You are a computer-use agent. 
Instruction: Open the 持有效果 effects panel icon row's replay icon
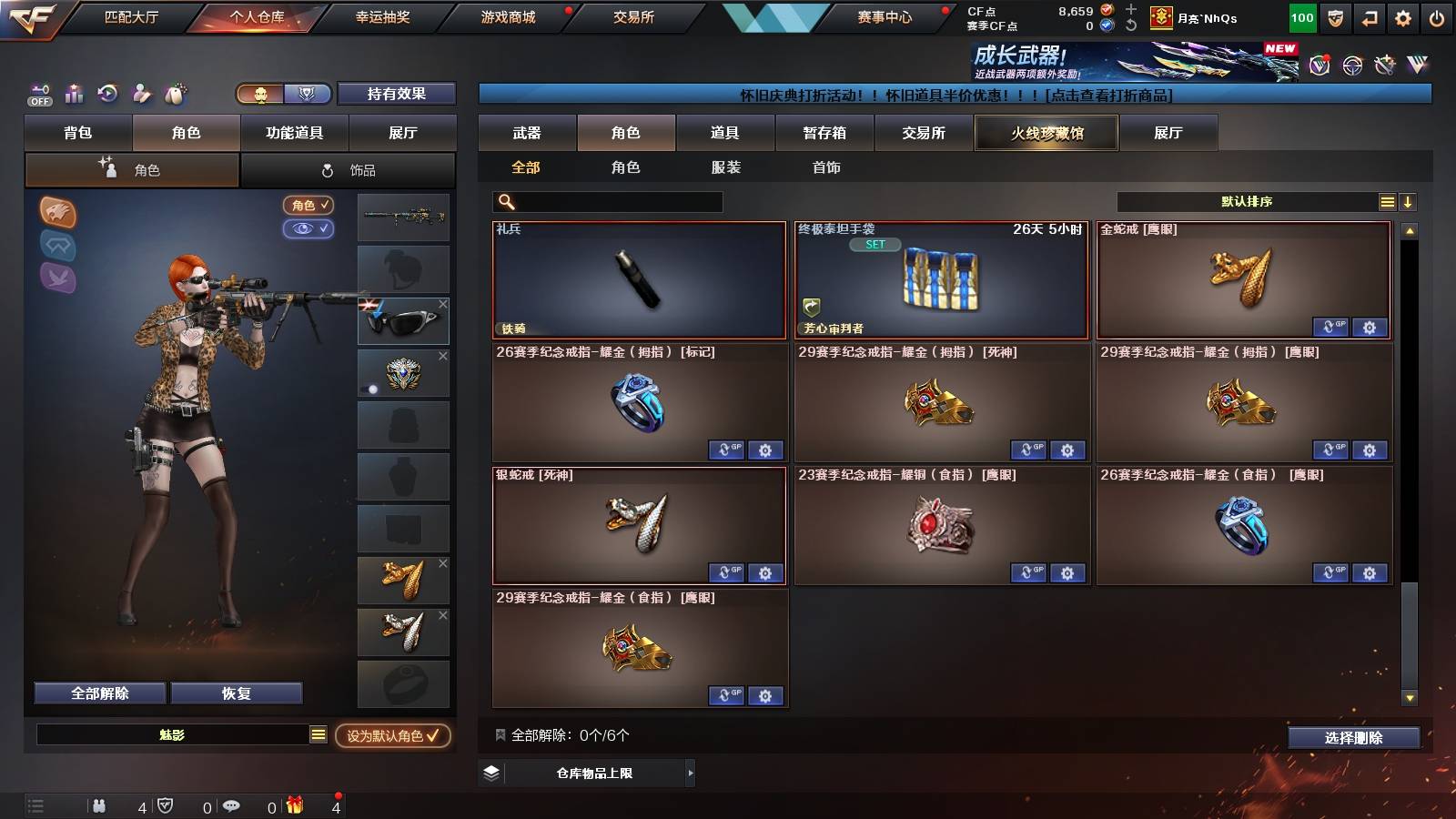[106, 94]
